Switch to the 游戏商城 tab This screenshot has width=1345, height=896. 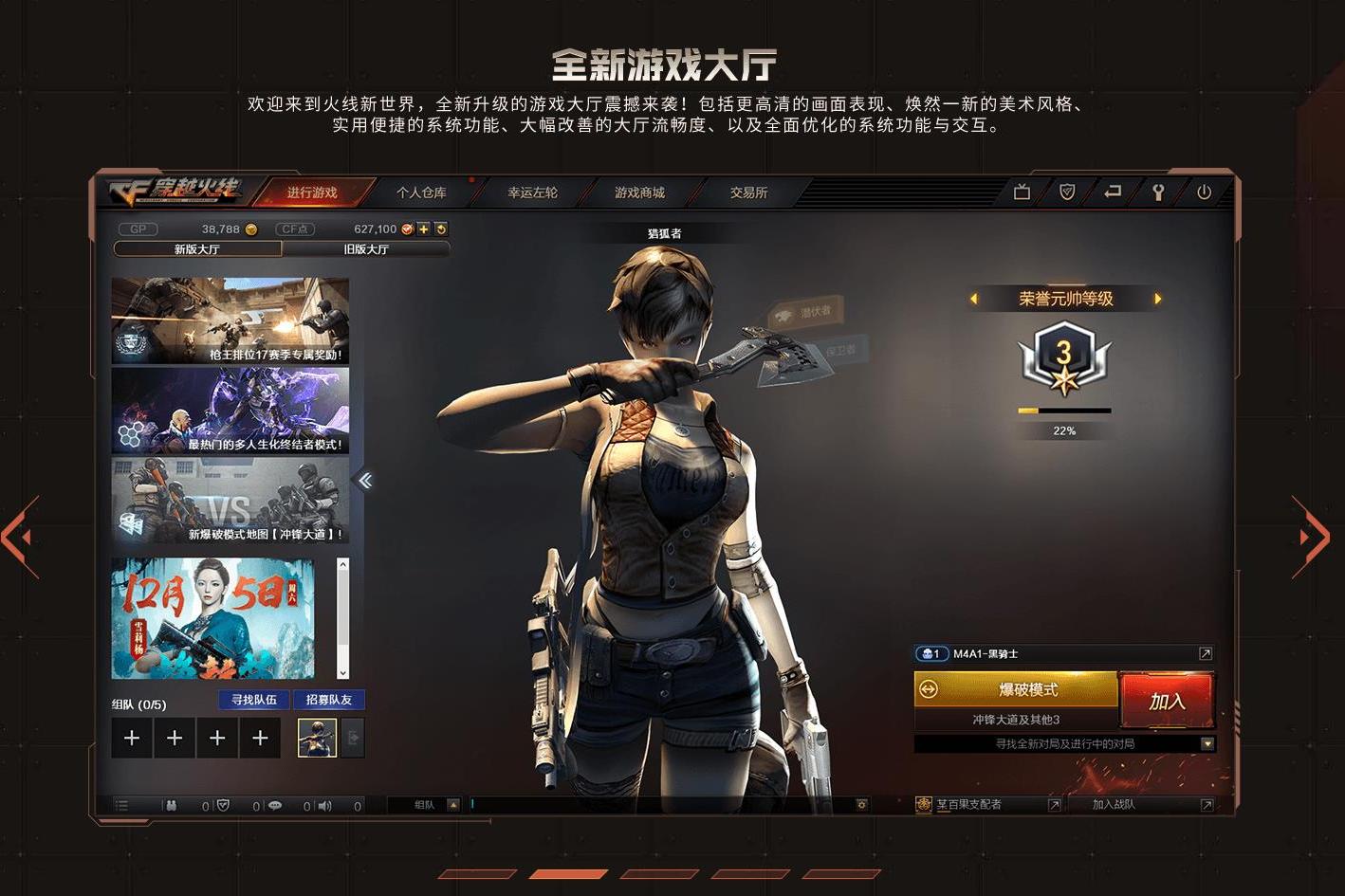pyautogui.click(x=640, y=192)
